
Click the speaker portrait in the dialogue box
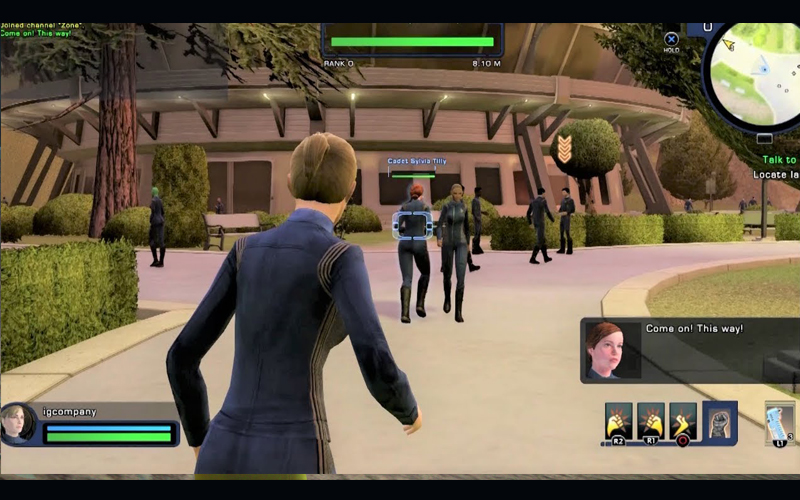(x=608, y=350)
